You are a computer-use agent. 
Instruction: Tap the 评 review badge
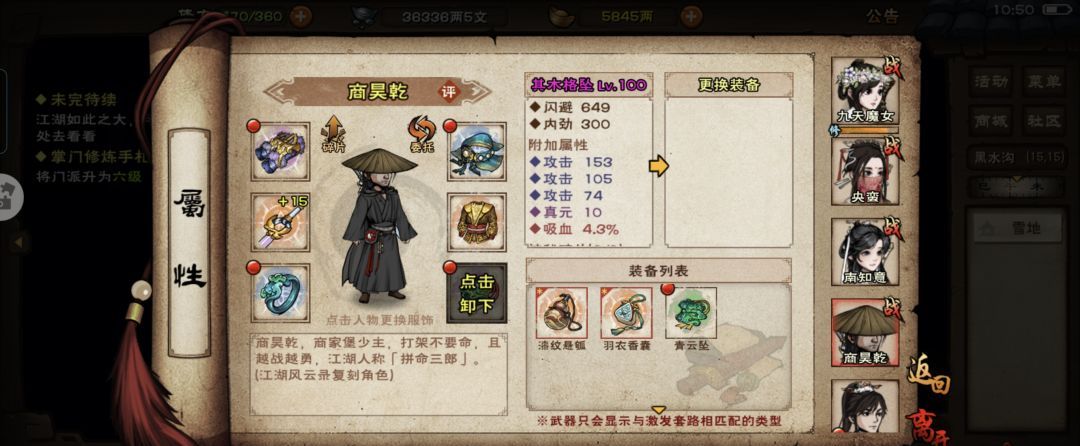click(x=448, y=91)
